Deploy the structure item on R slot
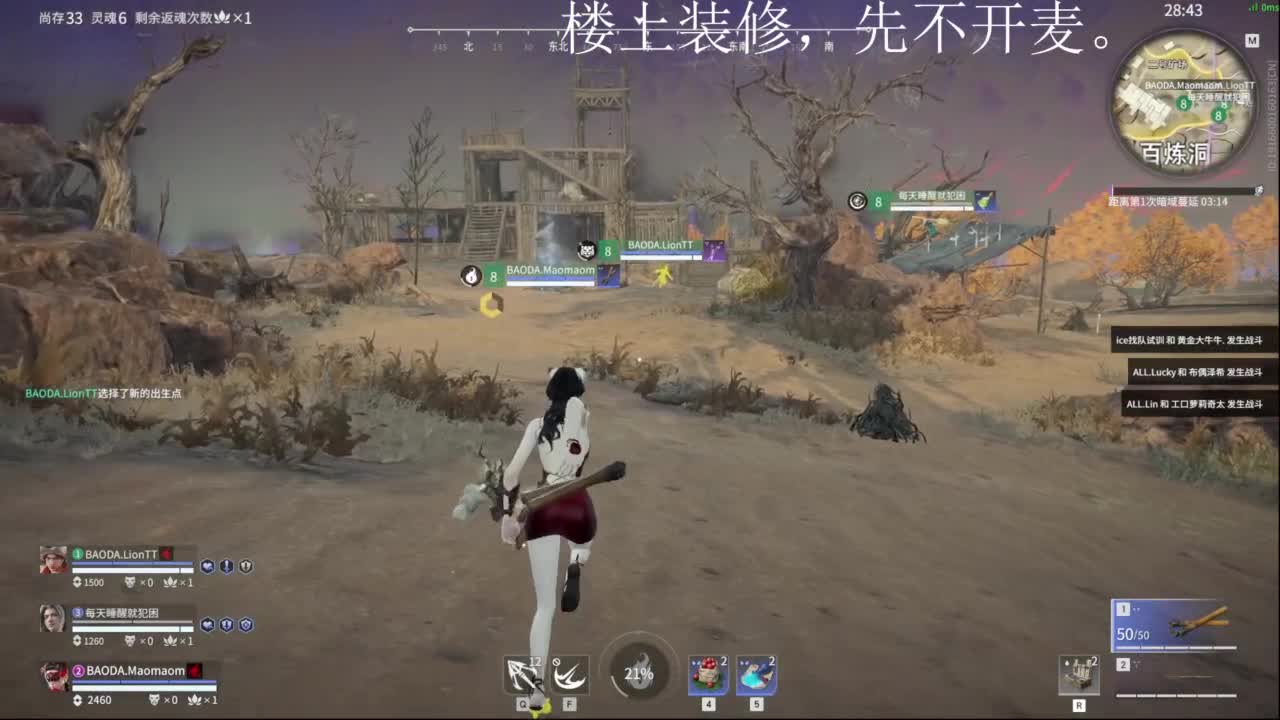The image size is (1280, 720). (1080, 675)
